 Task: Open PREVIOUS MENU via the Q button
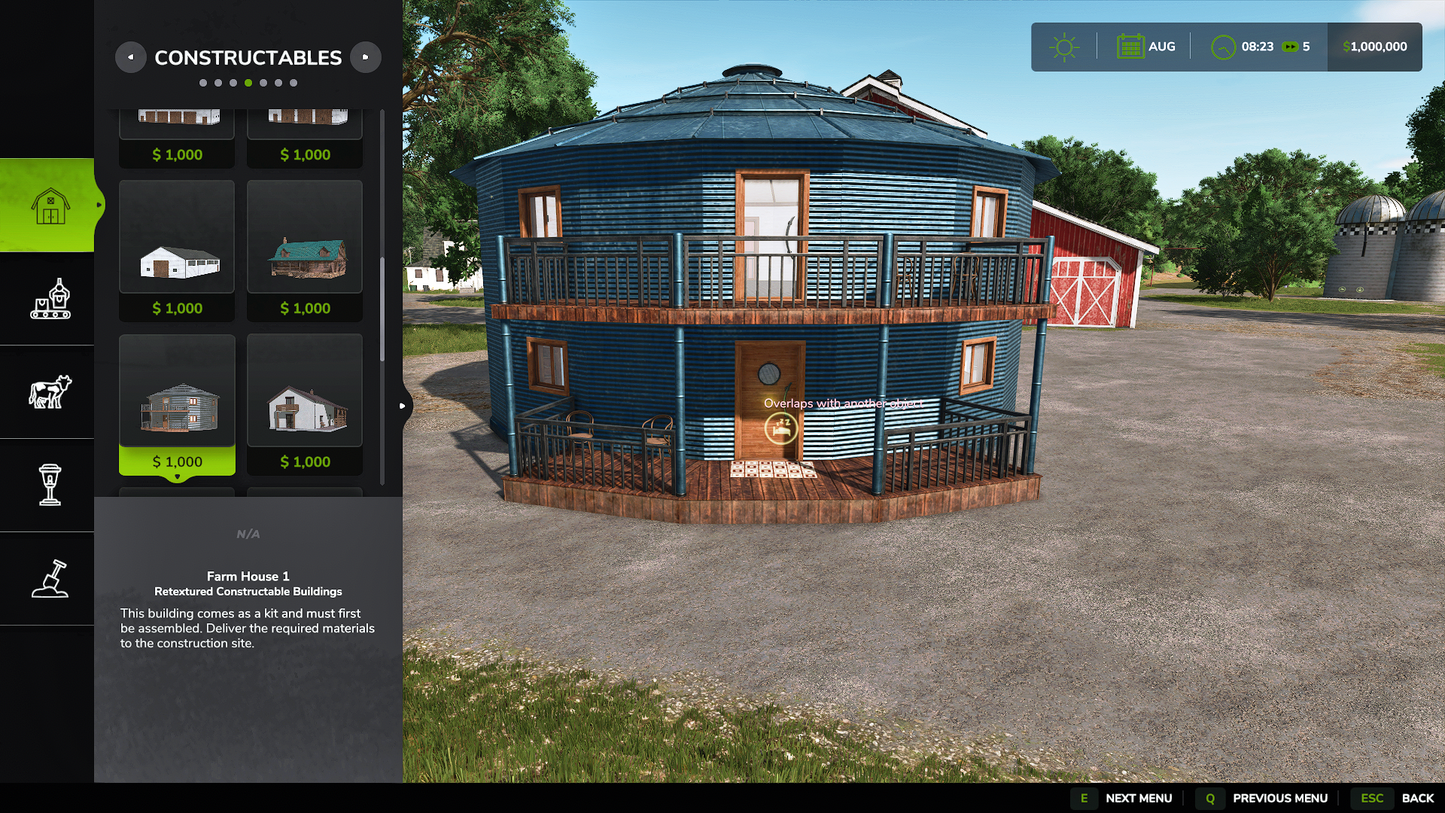(1209, 798)
